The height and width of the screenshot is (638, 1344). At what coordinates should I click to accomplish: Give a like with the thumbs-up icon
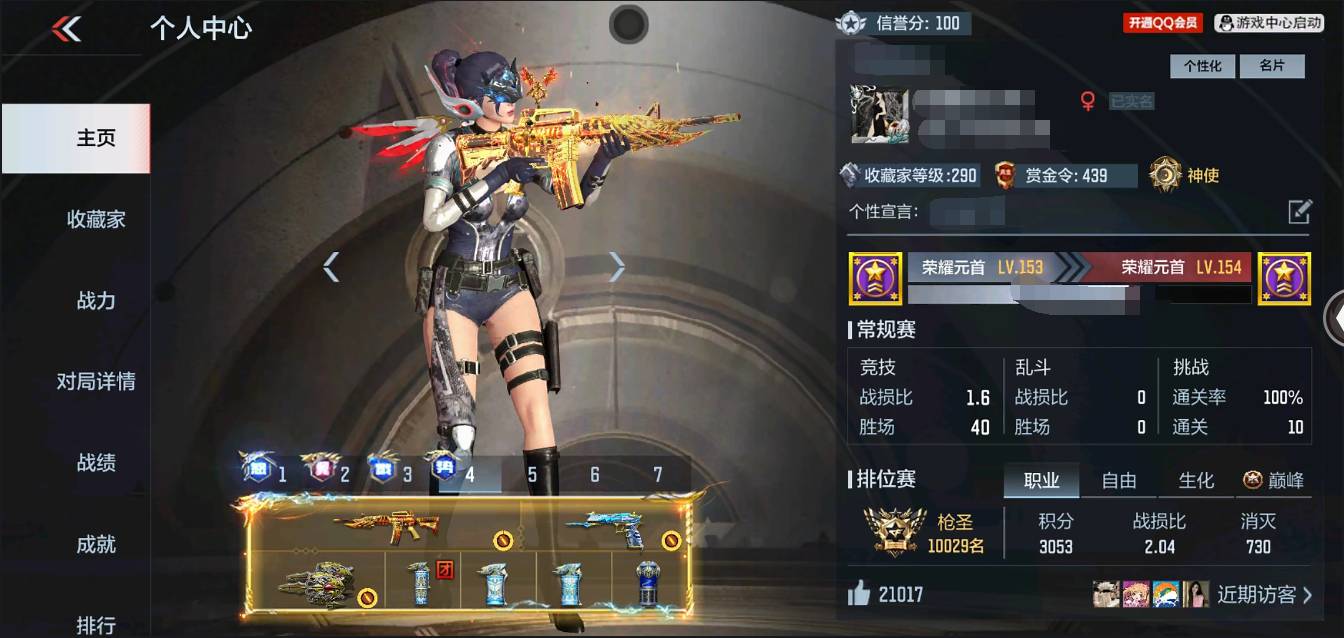coord(858,594)
